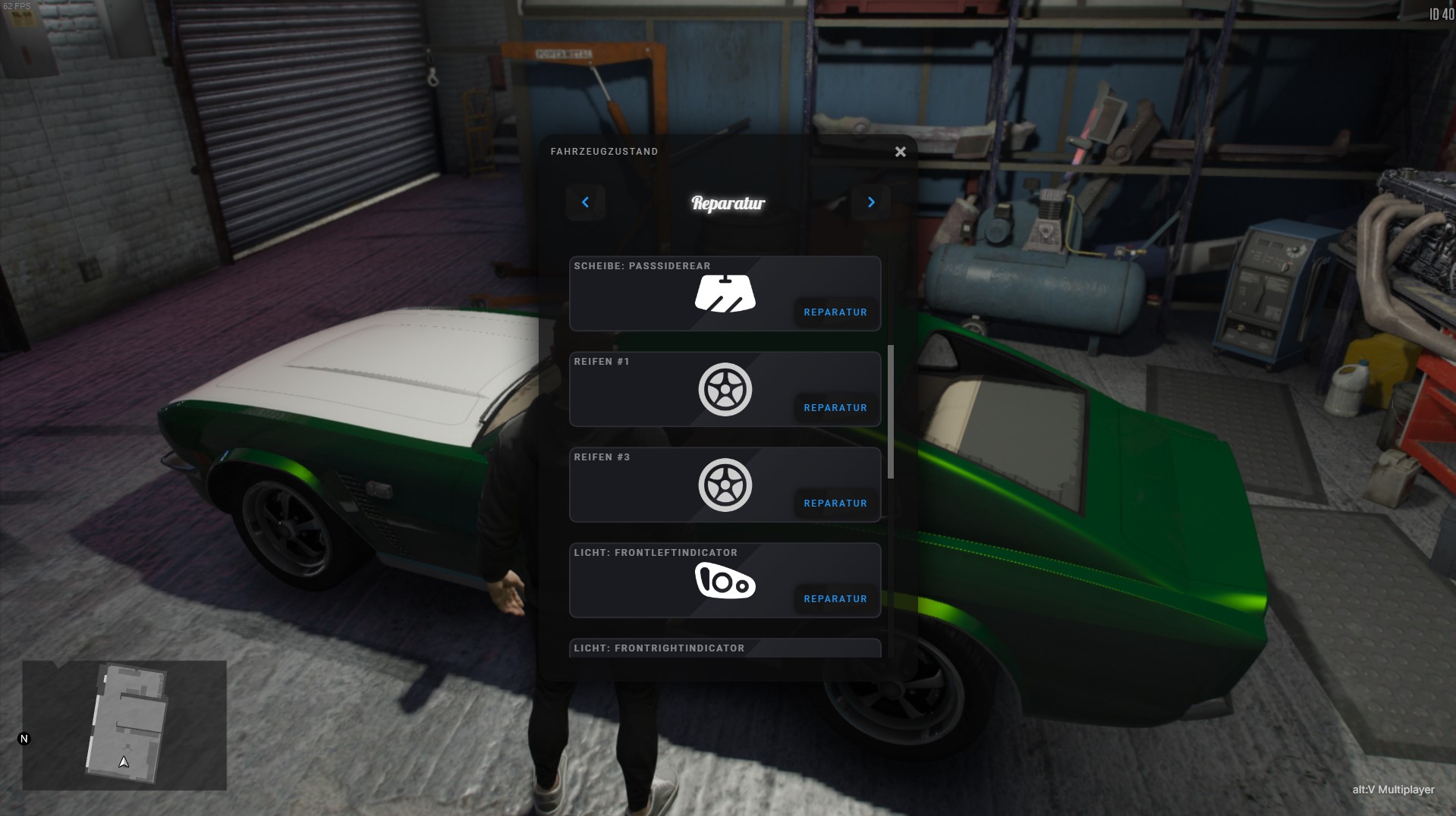Fix the Licht: Frontleftindicator light
1456x816 pixels.
click(x=835, y=599)
